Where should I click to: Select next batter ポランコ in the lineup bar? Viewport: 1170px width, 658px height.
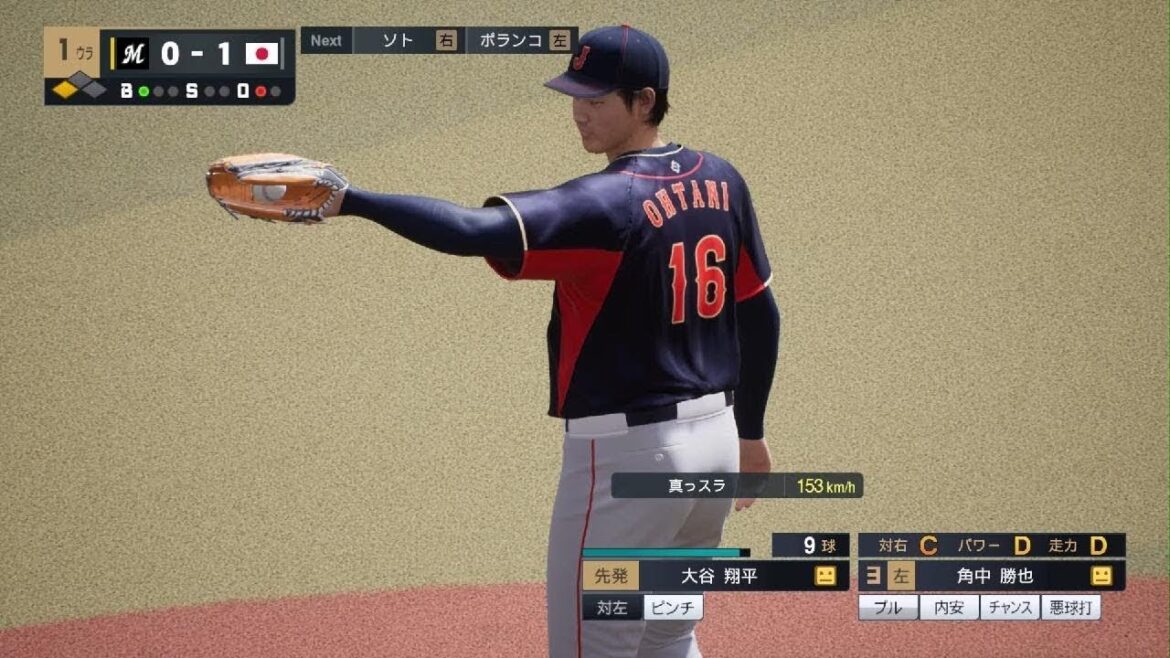510,41
